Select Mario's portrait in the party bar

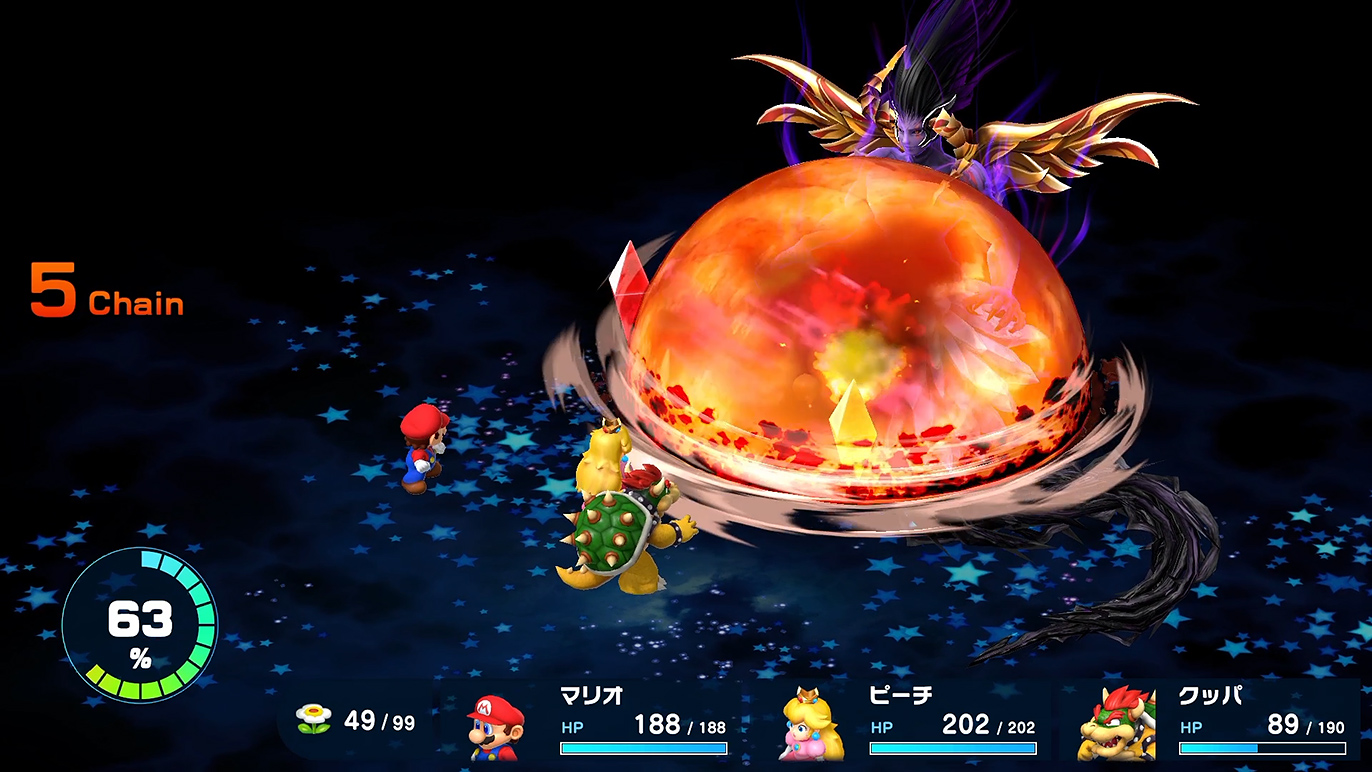[497, 726]
